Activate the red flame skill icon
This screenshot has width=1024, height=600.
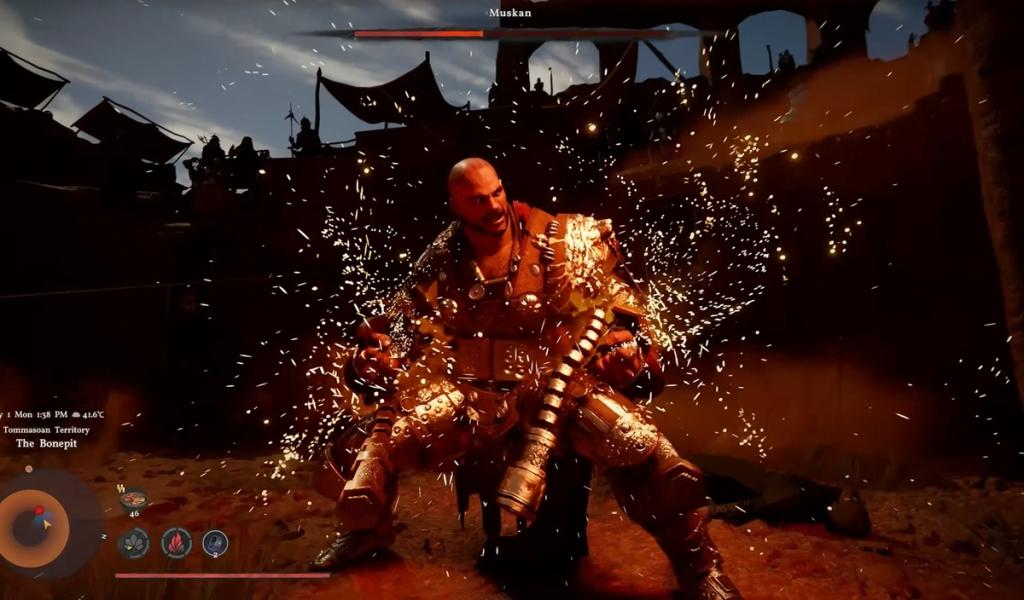[x=176, y=543]
